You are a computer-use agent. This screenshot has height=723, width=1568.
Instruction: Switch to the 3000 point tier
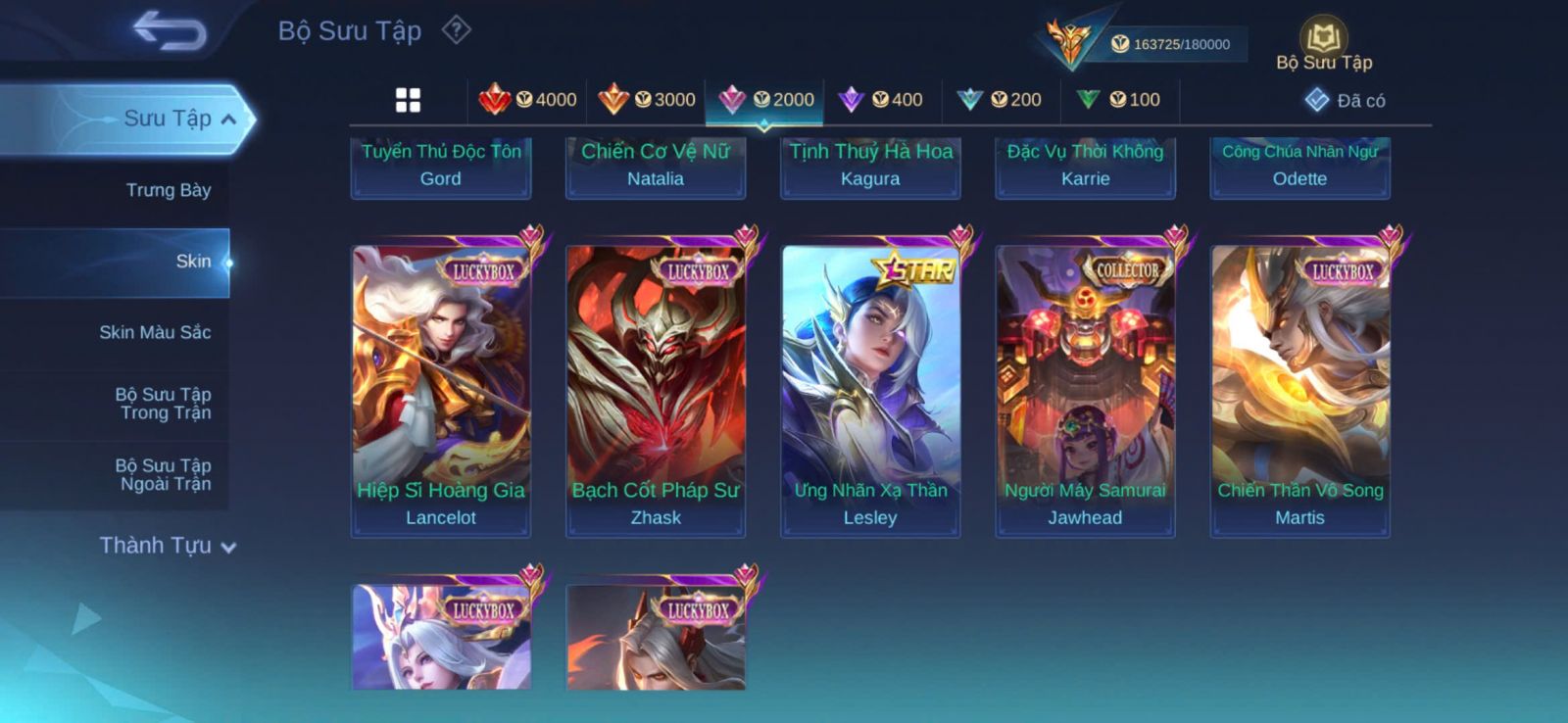pyautogui.click(x=647, y=100)
